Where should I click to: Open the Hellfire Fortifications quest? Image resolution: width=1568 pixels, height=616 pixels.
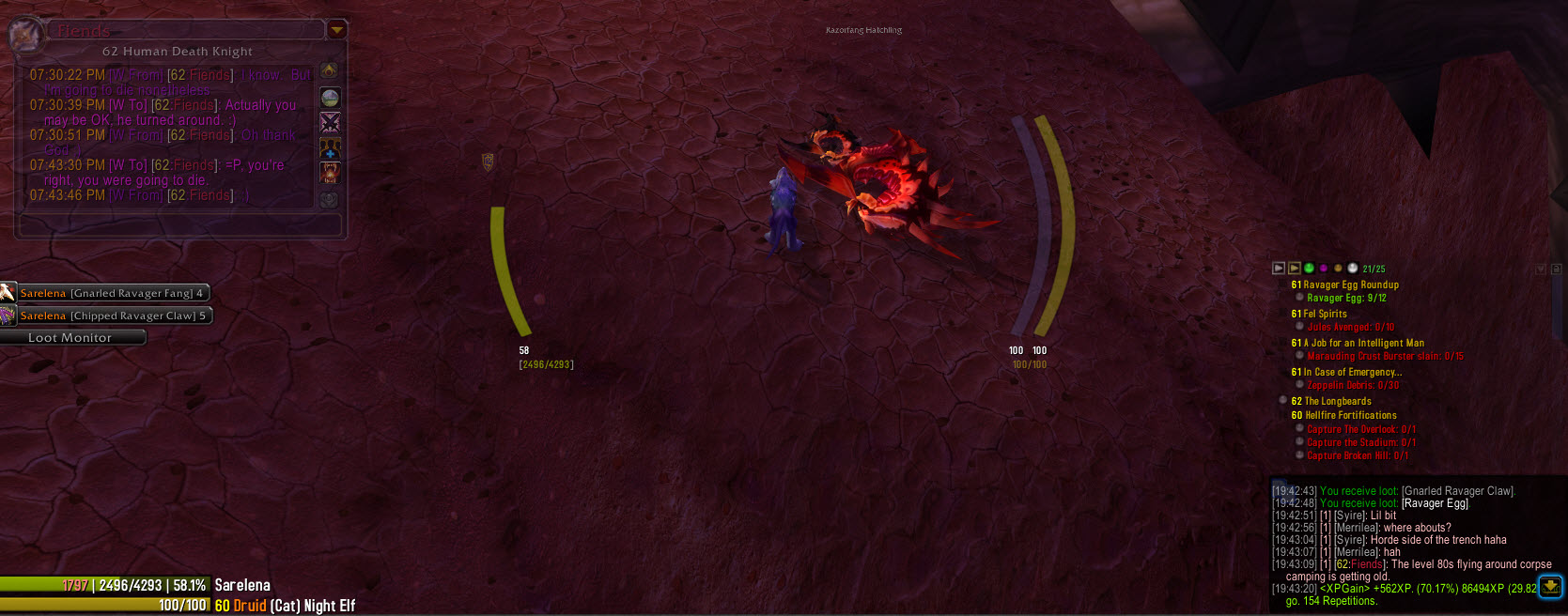coord(1350,415)
